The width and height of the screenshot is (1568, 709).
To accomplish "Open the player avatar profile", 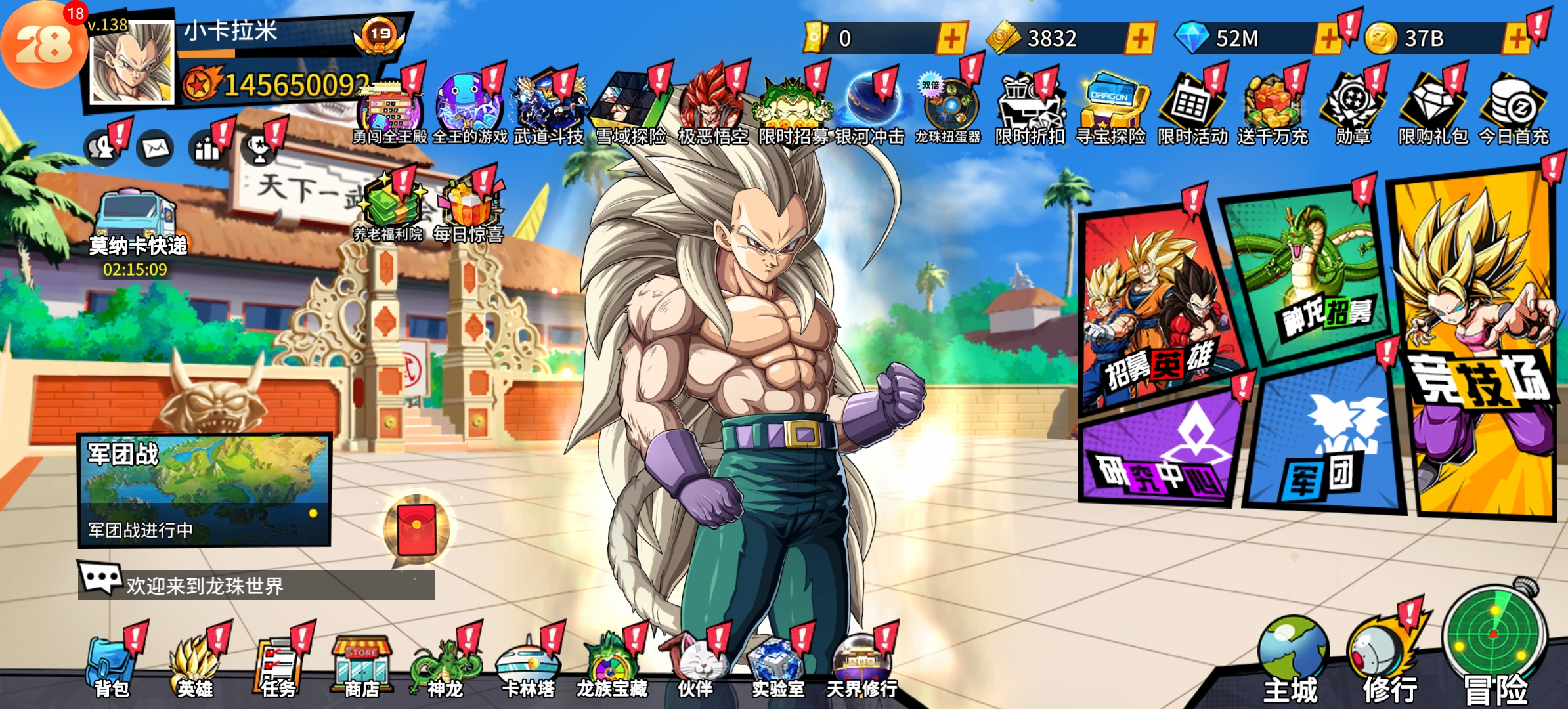I will click(x=131, y=64).
